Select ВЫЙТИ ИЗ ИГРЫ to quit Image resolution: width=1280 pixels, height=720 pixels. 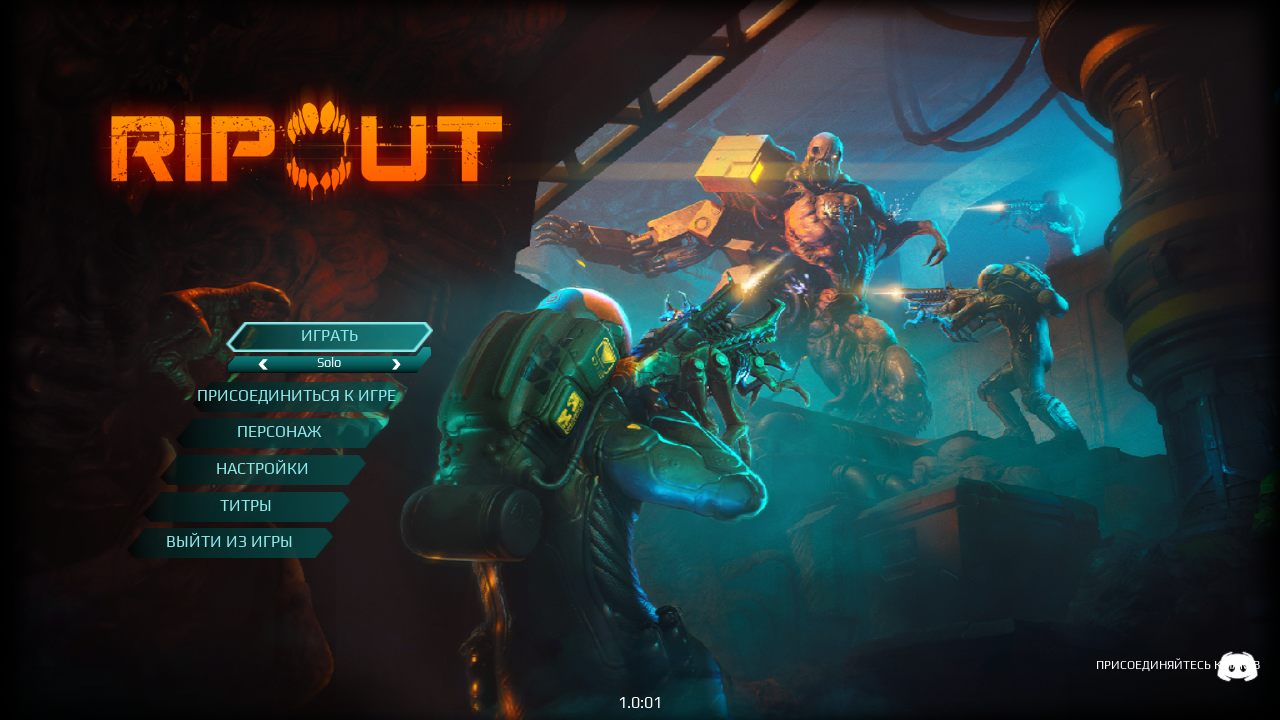coord(230,542)
